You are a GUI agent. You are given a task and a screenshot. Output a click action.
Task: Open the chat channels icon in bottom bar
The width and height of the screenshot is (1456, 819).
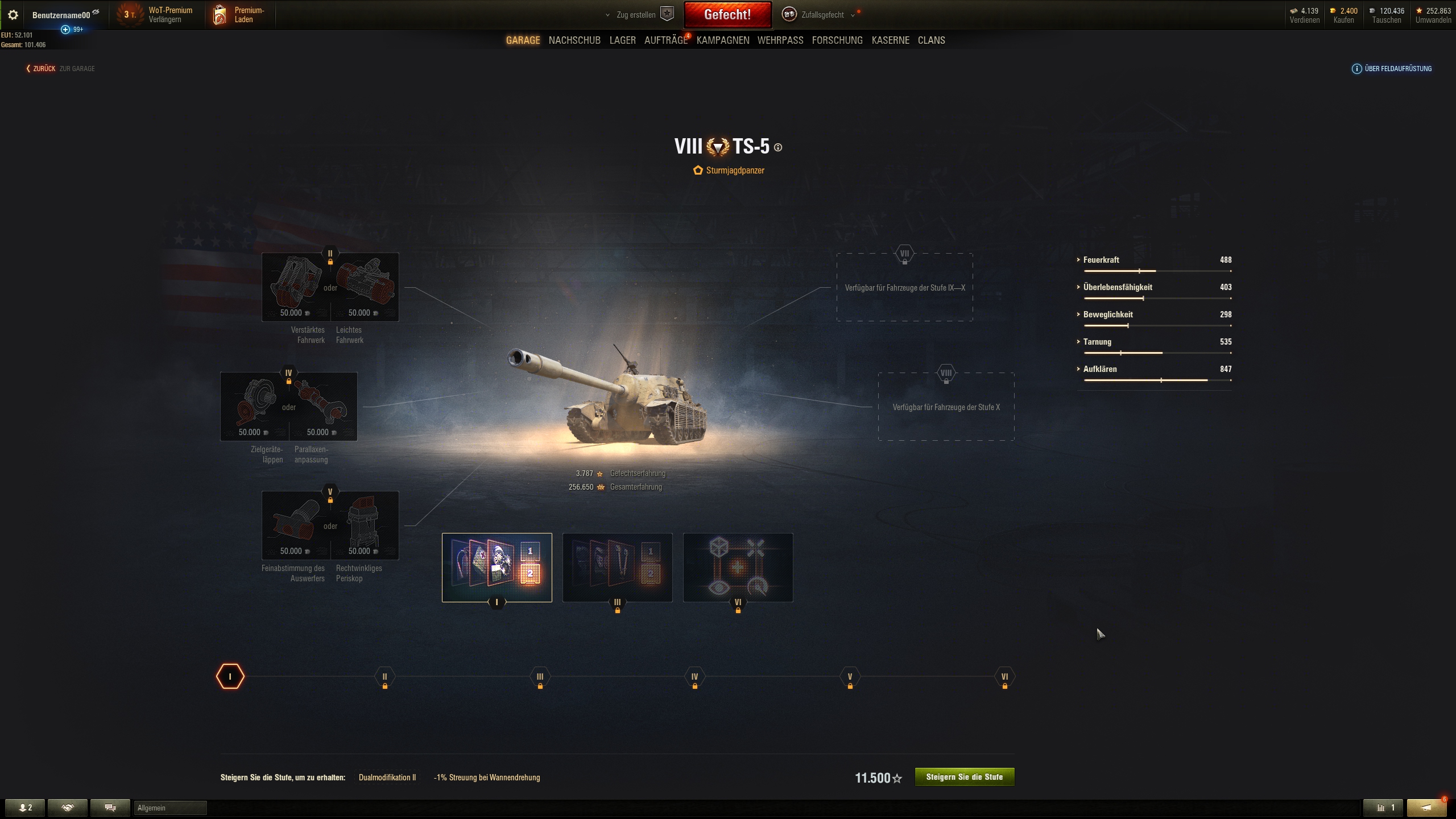(x=110, y=807)
